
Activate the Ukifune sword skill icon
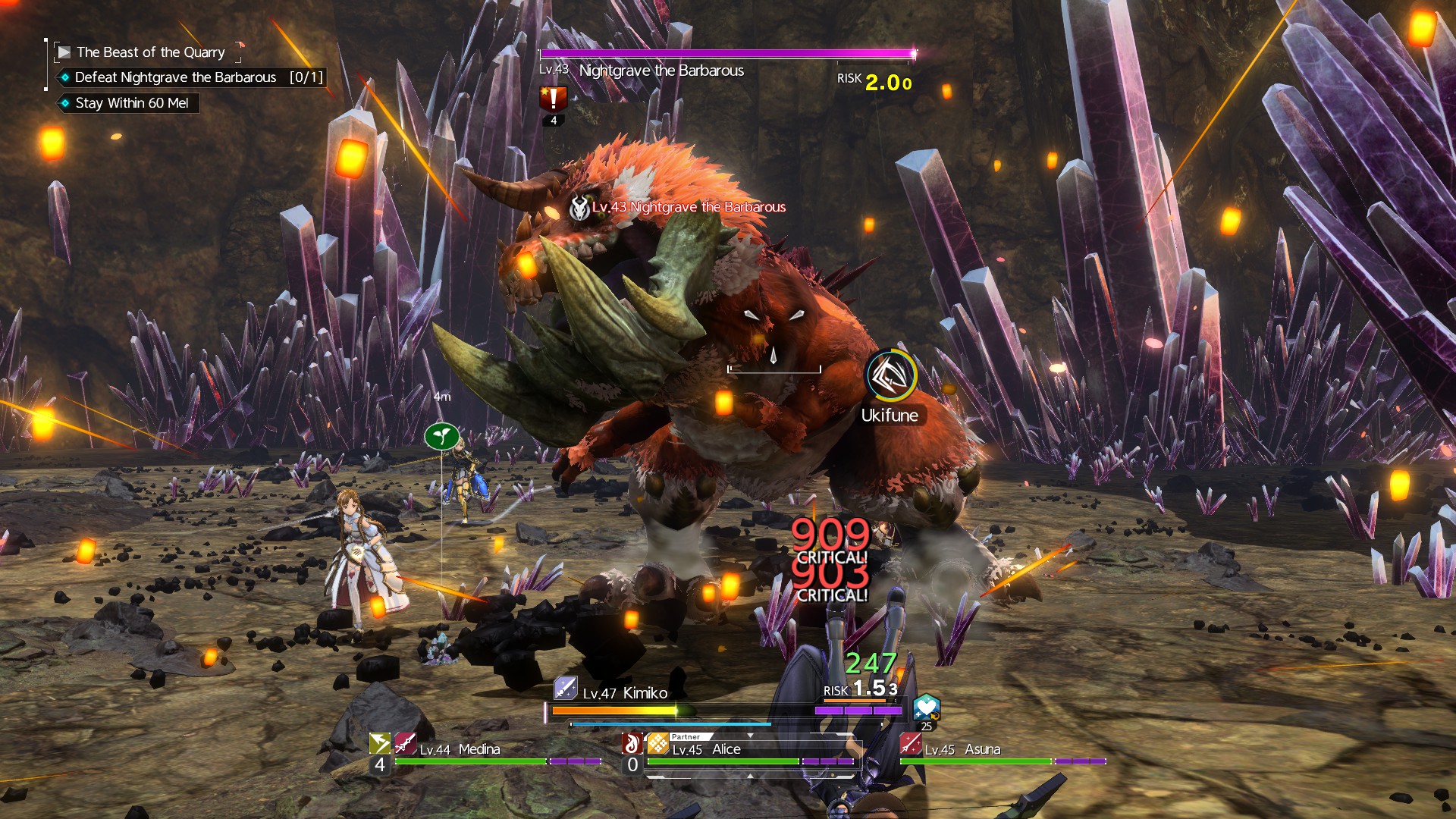(x=890, y=375)
